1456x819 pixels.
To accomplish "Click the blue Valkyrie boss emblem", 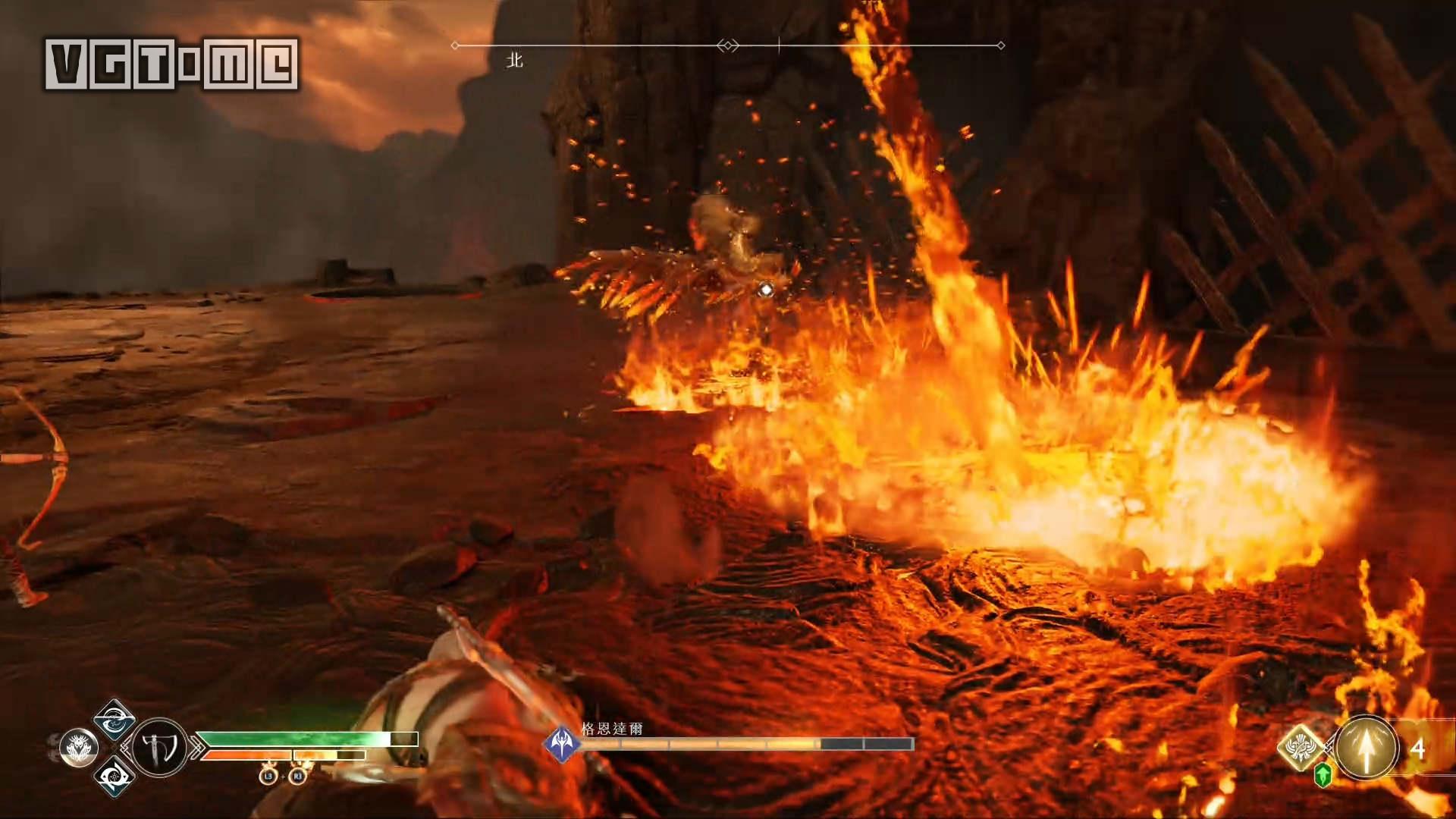I will (x=562, y=743).
